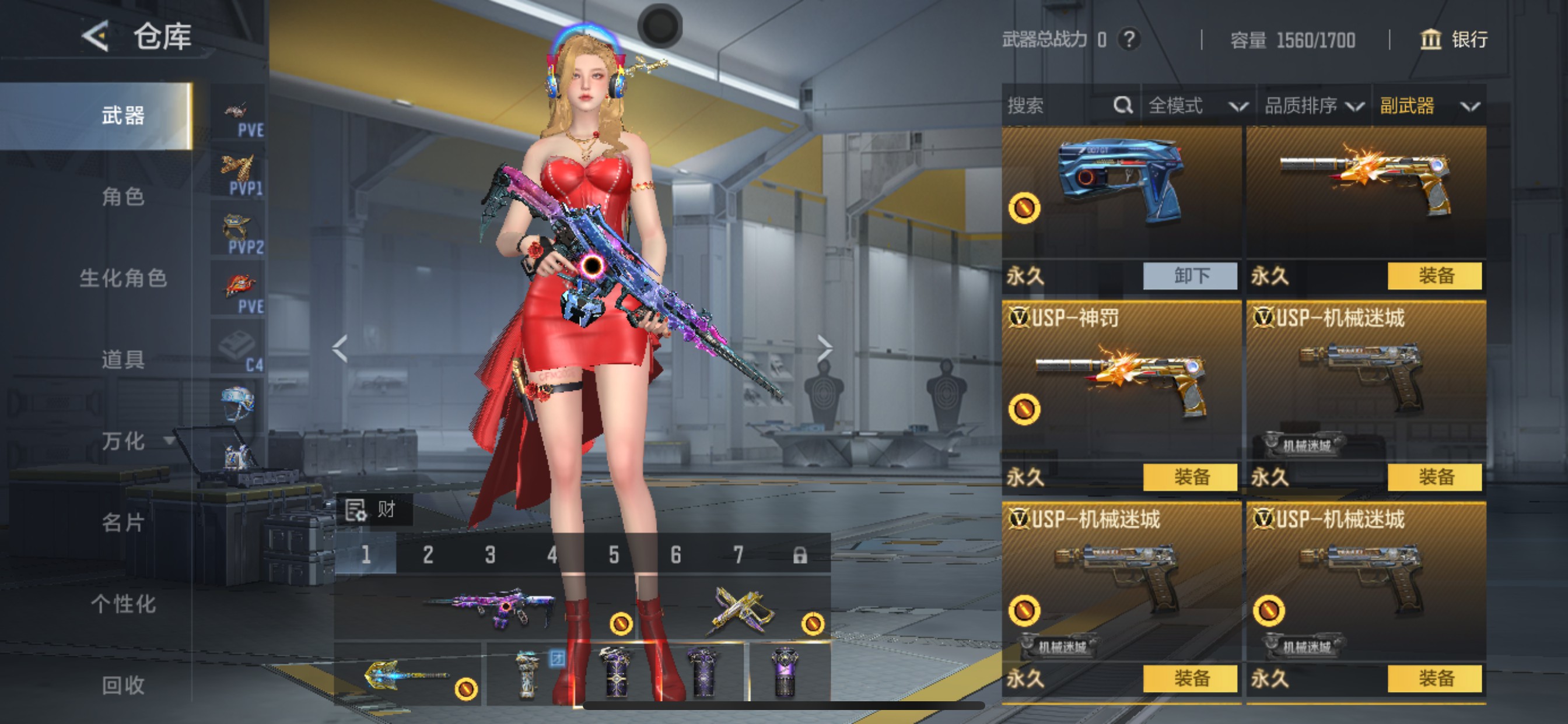This screenshot has height=724, width=1568.
Task: Open the 银行 bank
Action: pyautogui.click(x=1454, y=40)
